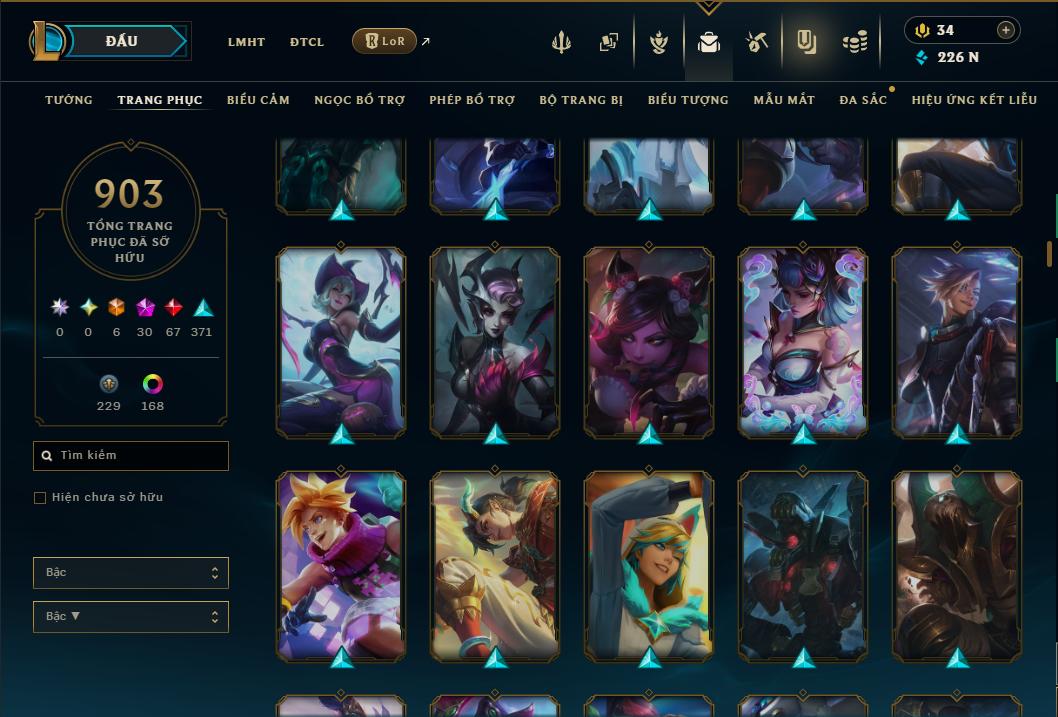Show the MẪU MẮT tab
This screenshot has height=717, width=1058.
(784, 100)
